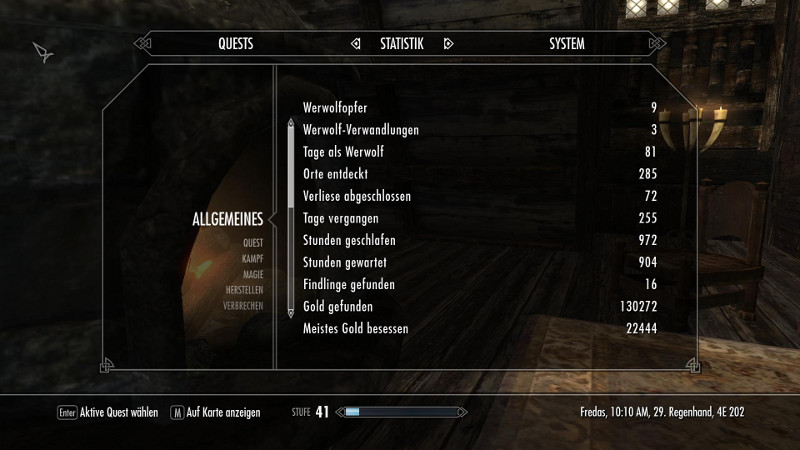The width and height of the screenshot is (800, 450).
Task: Click the left arrow beside Statistik
Action: tap(355, 44)
